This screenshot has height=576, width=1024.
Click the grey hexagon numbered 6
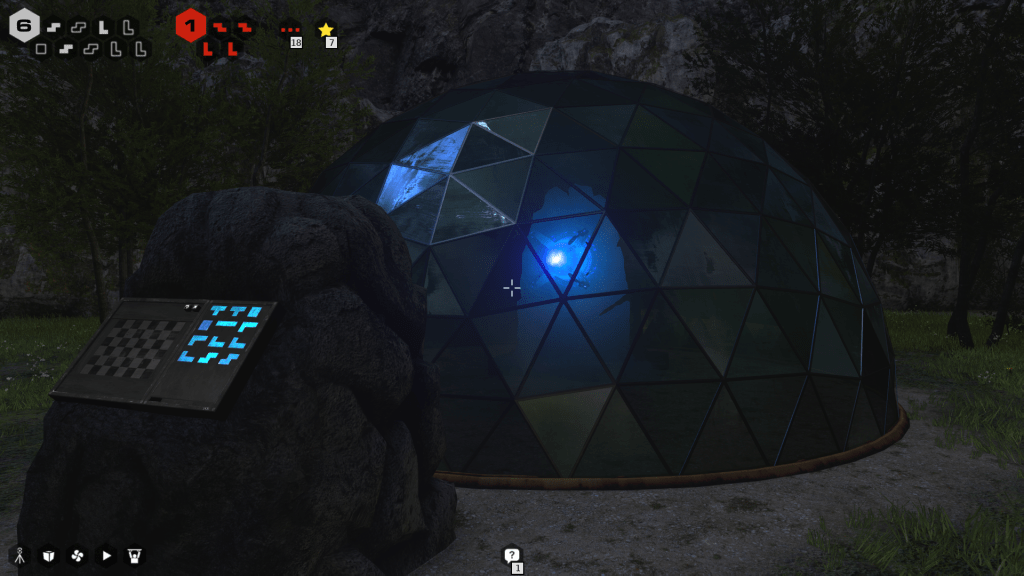click(24, 25)
